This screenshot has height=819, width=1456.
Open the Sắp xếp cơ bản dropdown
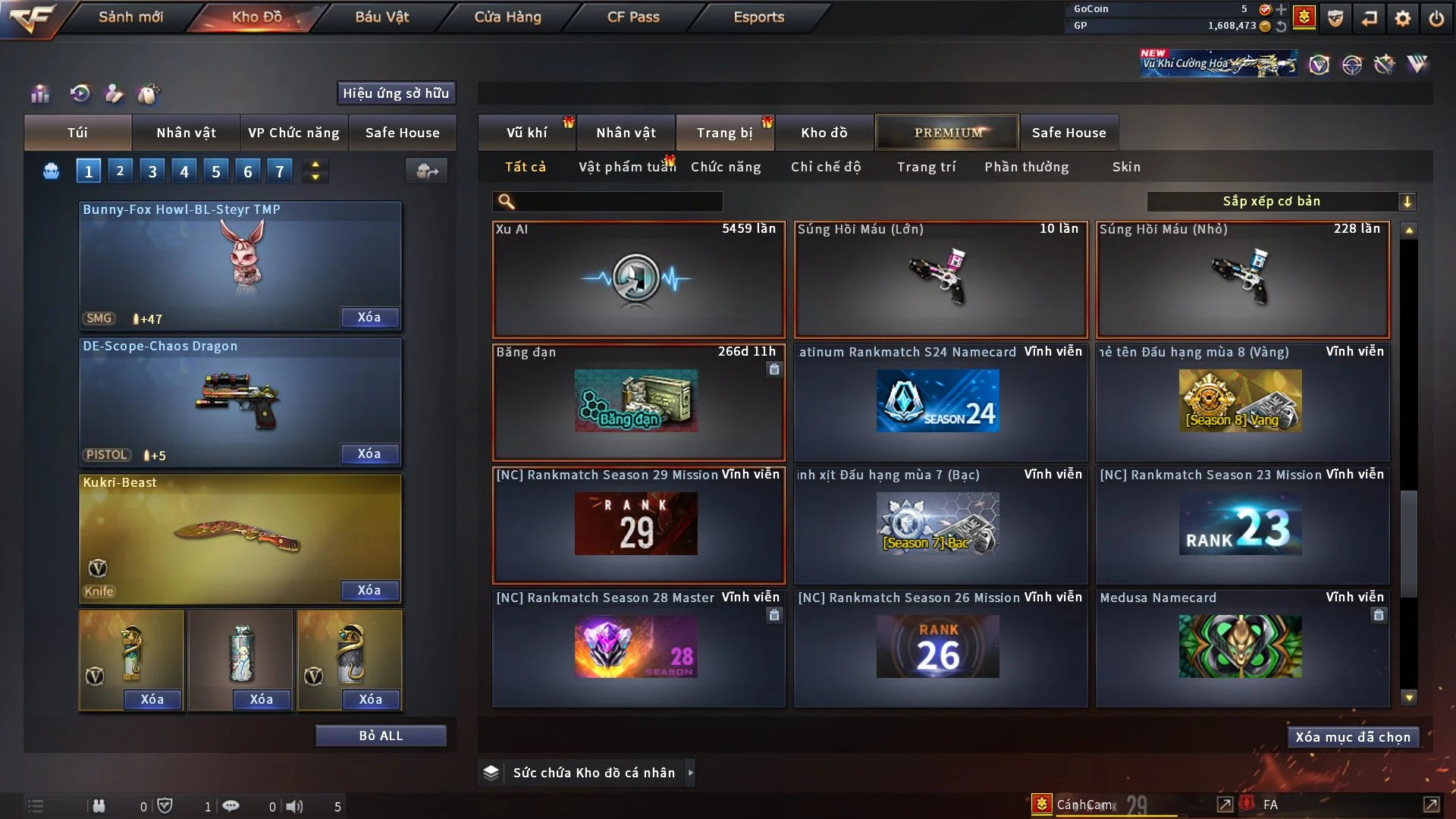(1281, 201)
